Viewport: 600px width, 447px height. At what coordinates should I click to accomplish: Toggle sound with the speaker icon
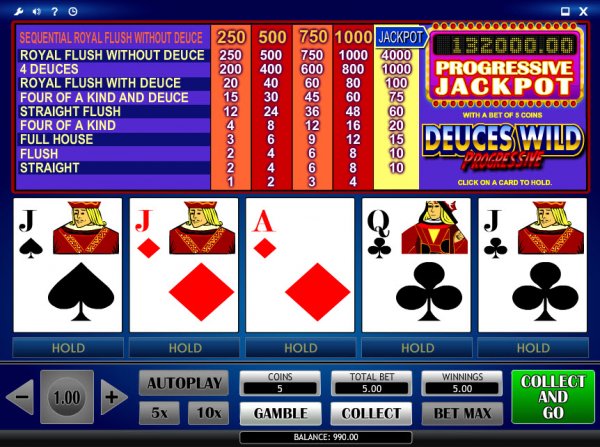(35, 12)
